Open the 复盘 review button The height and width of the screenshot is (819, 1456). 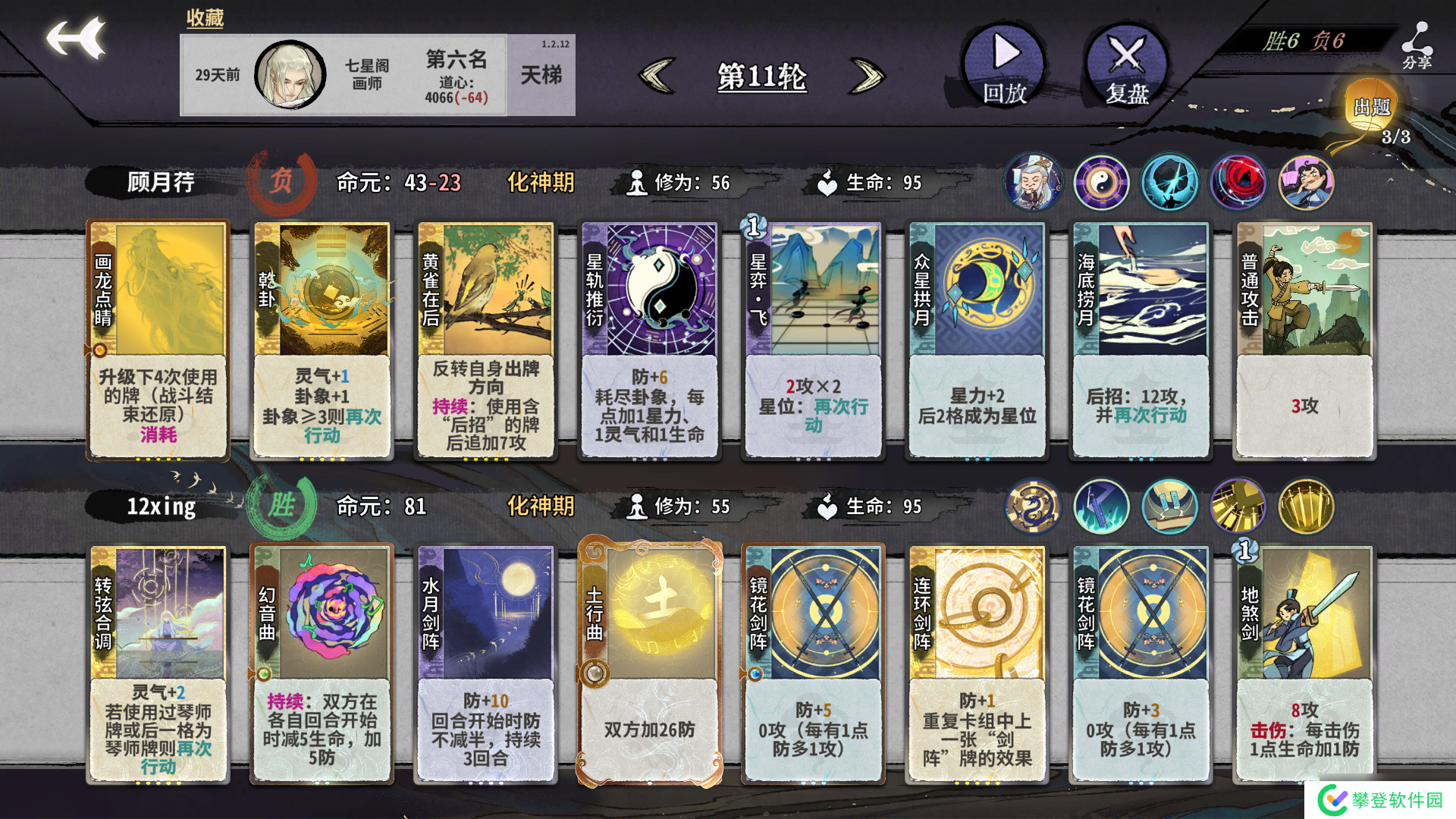[1126, 64]
